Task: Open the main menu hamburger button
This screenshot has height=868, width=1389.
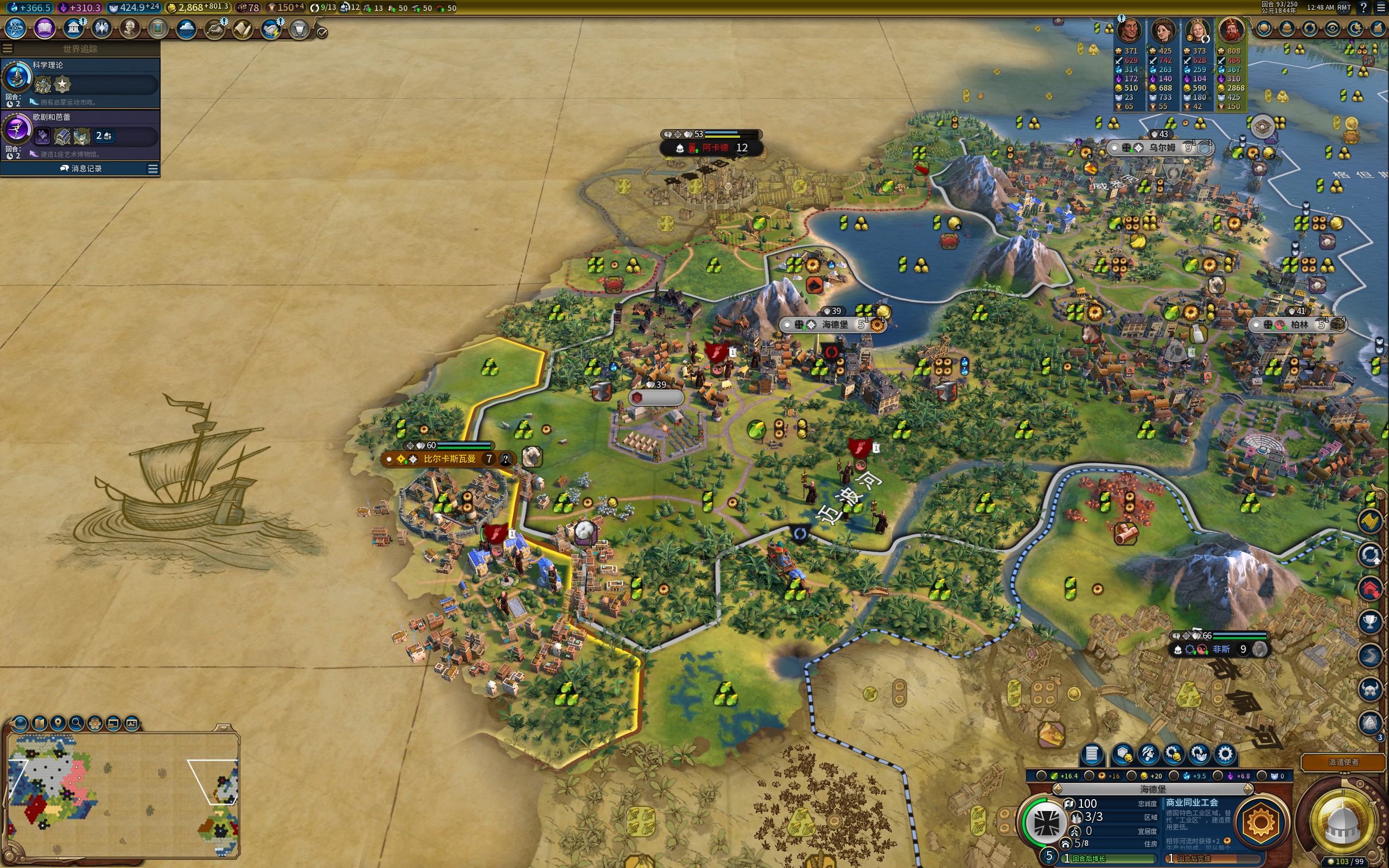Action: (x=1381, y=8)
